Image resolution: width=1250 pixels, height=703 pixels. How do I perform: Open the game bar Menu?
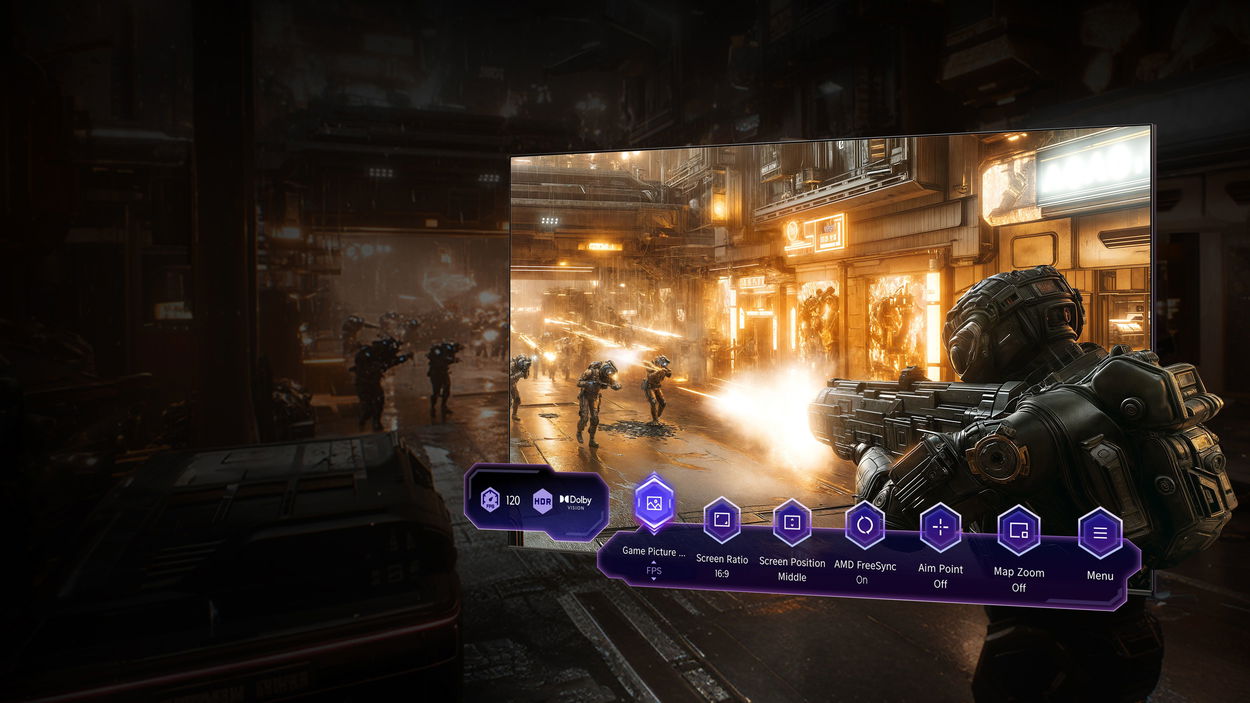pos(1099,533)
